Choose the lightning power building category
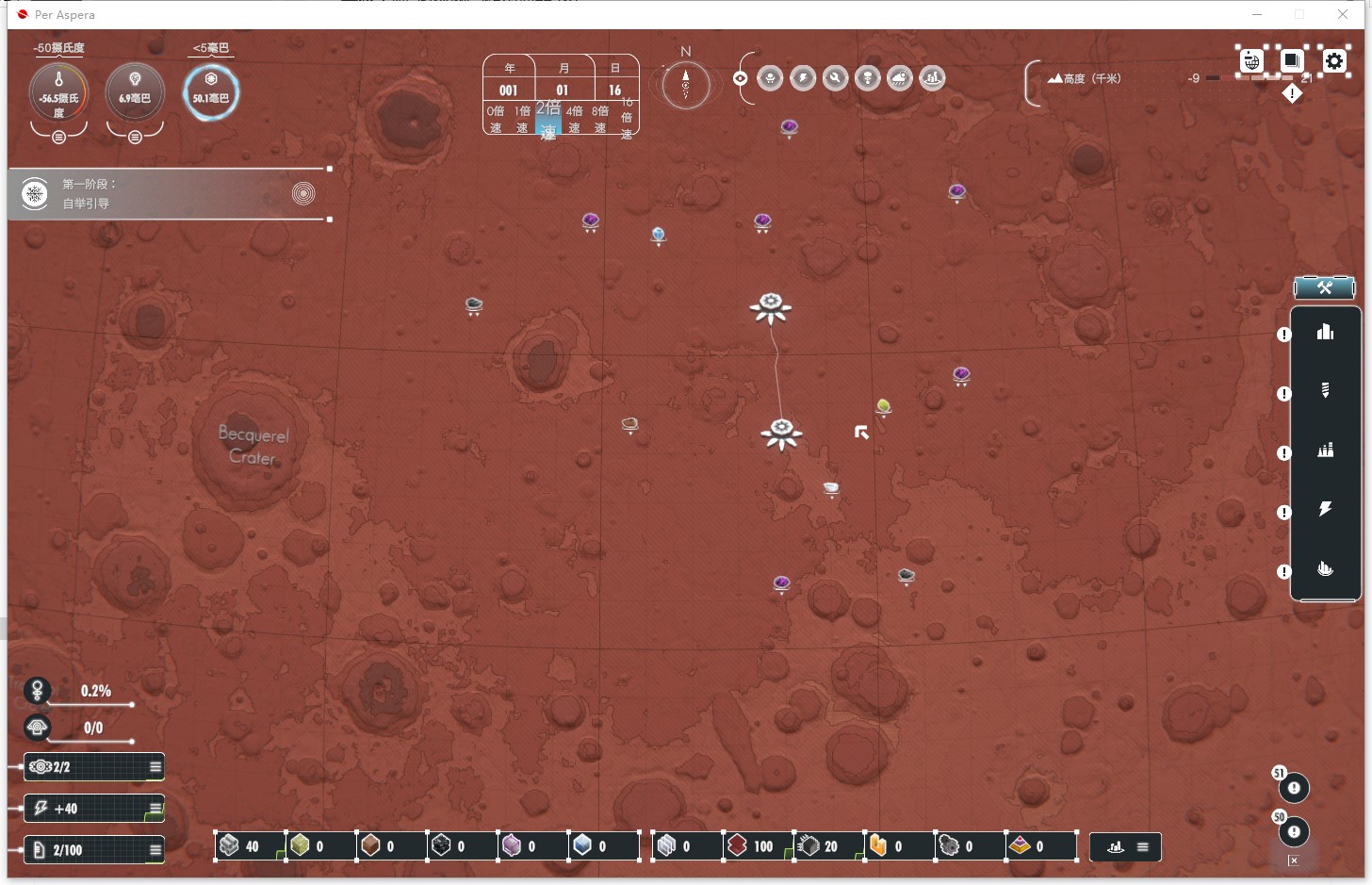 1325,510
